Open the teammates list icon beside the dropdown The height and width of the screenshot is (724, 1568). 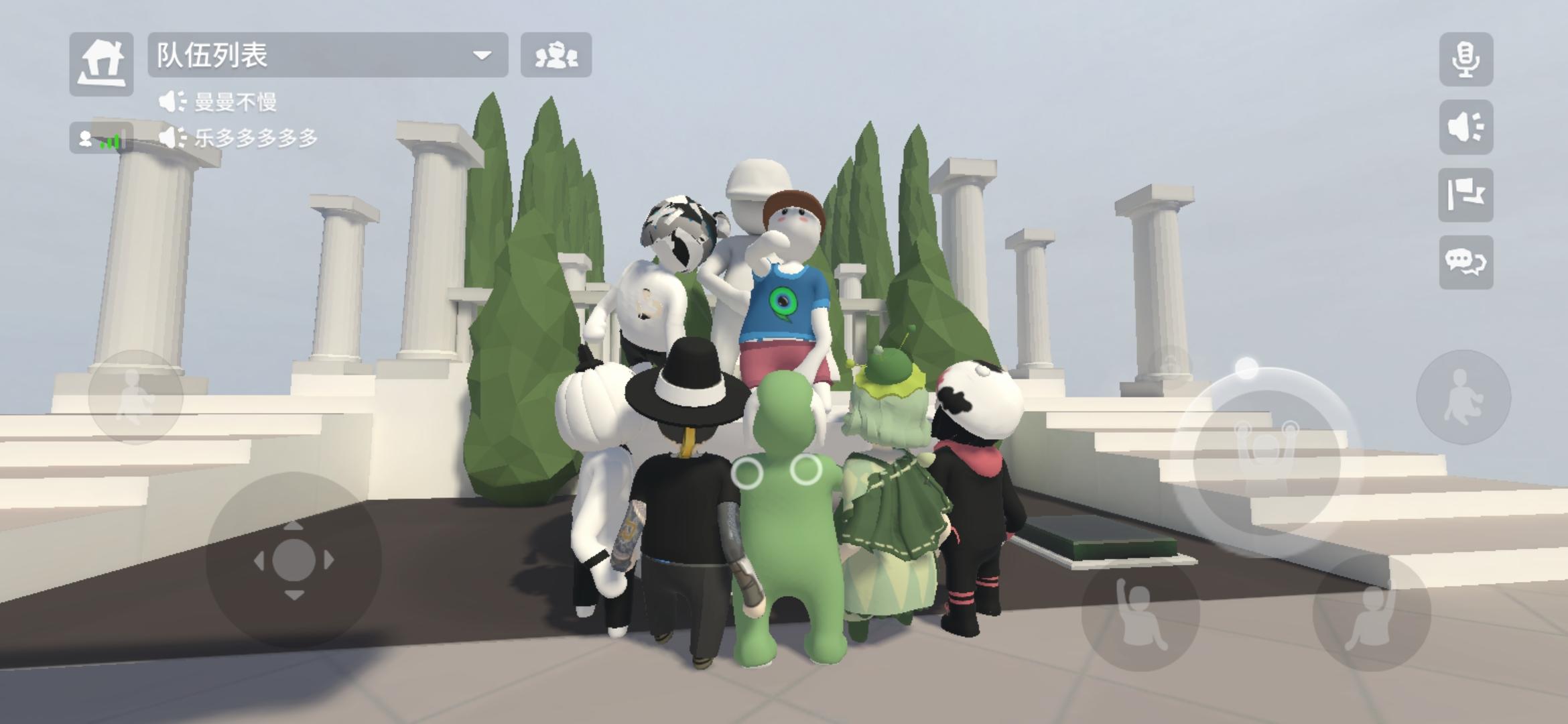556,56
